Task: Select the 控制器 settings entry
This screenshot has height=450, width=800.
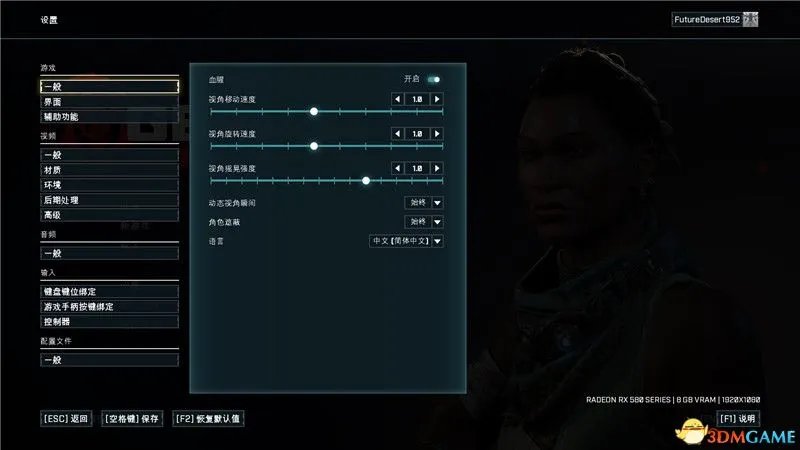Action: pos(108,322)
